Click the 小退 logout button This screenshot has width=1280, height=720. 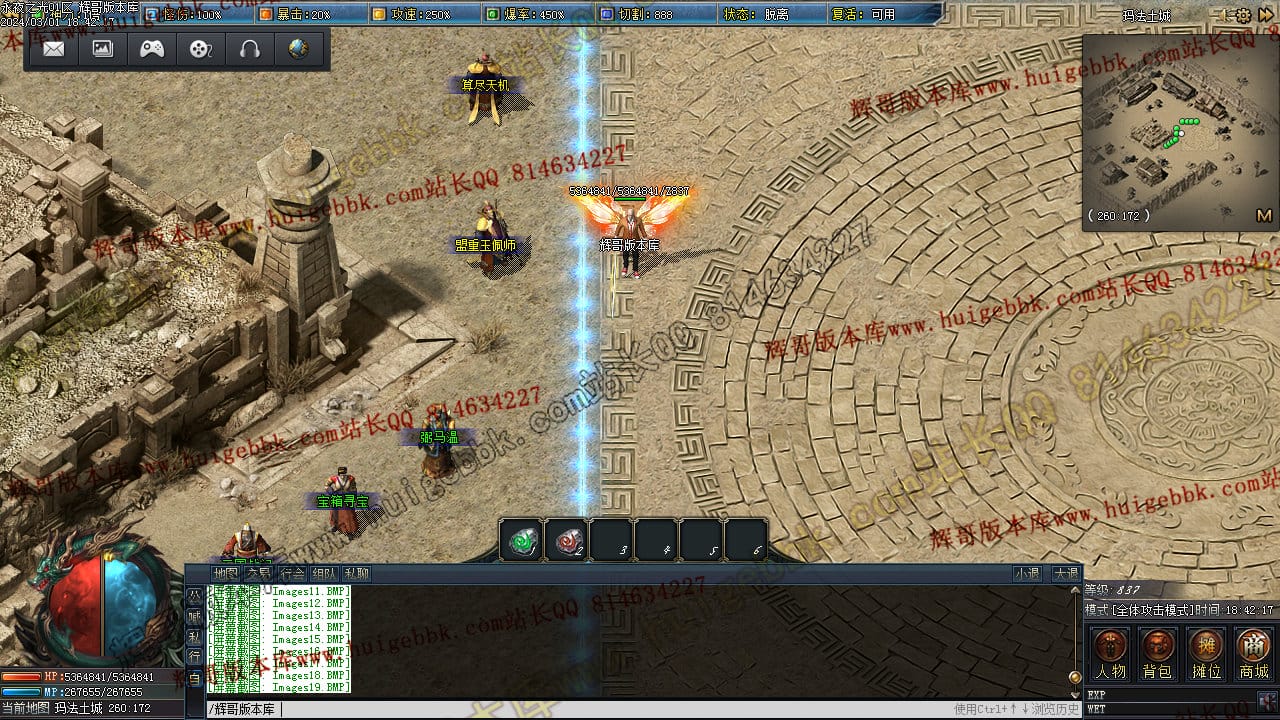(1027, 574)
